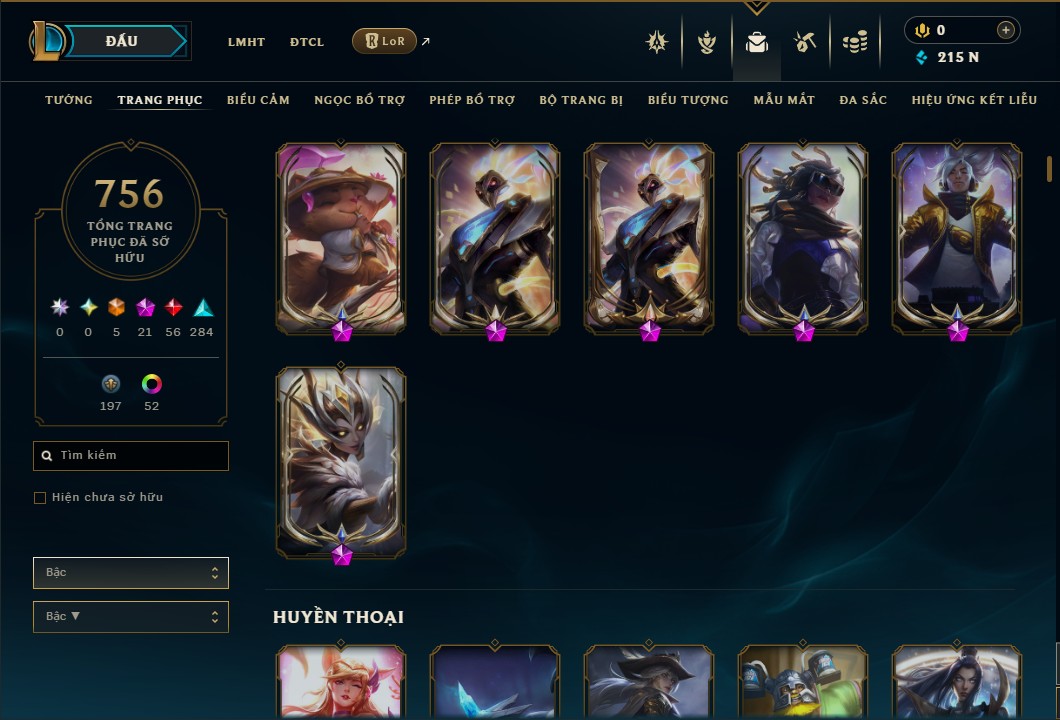Open the coin stack store icon
Screen dimensions: 1060x720
[x=854, y=42]
